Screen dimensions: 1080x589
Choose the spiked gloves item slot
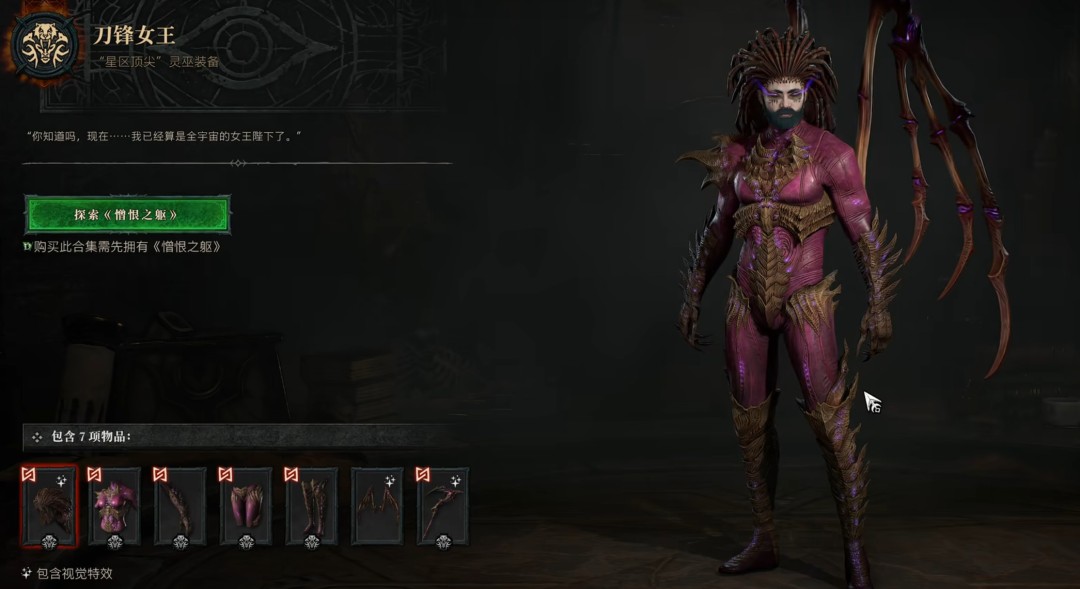click(x=180, y=506)
